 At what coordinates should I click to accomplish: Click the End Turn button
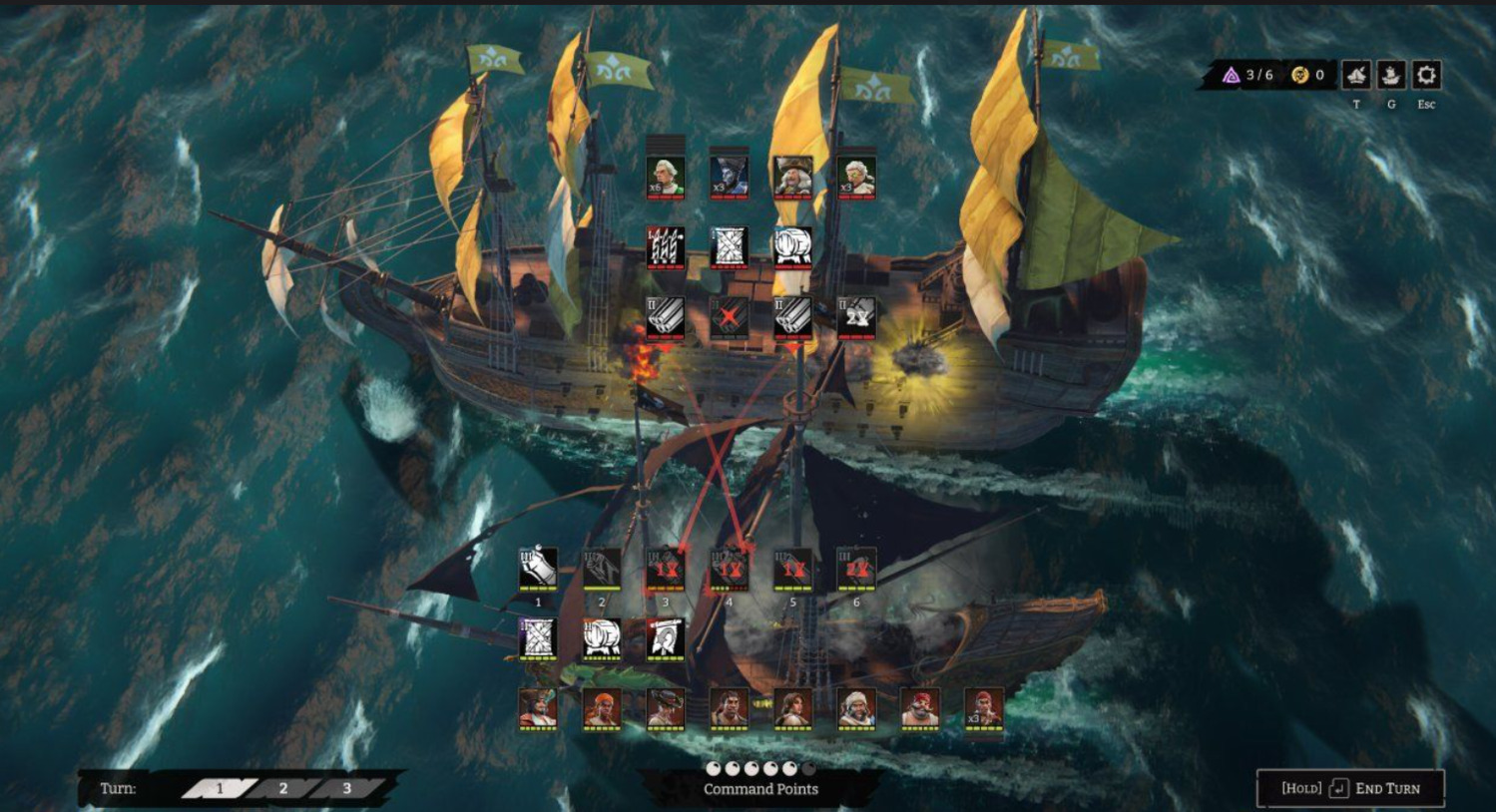click(1350, 788)
